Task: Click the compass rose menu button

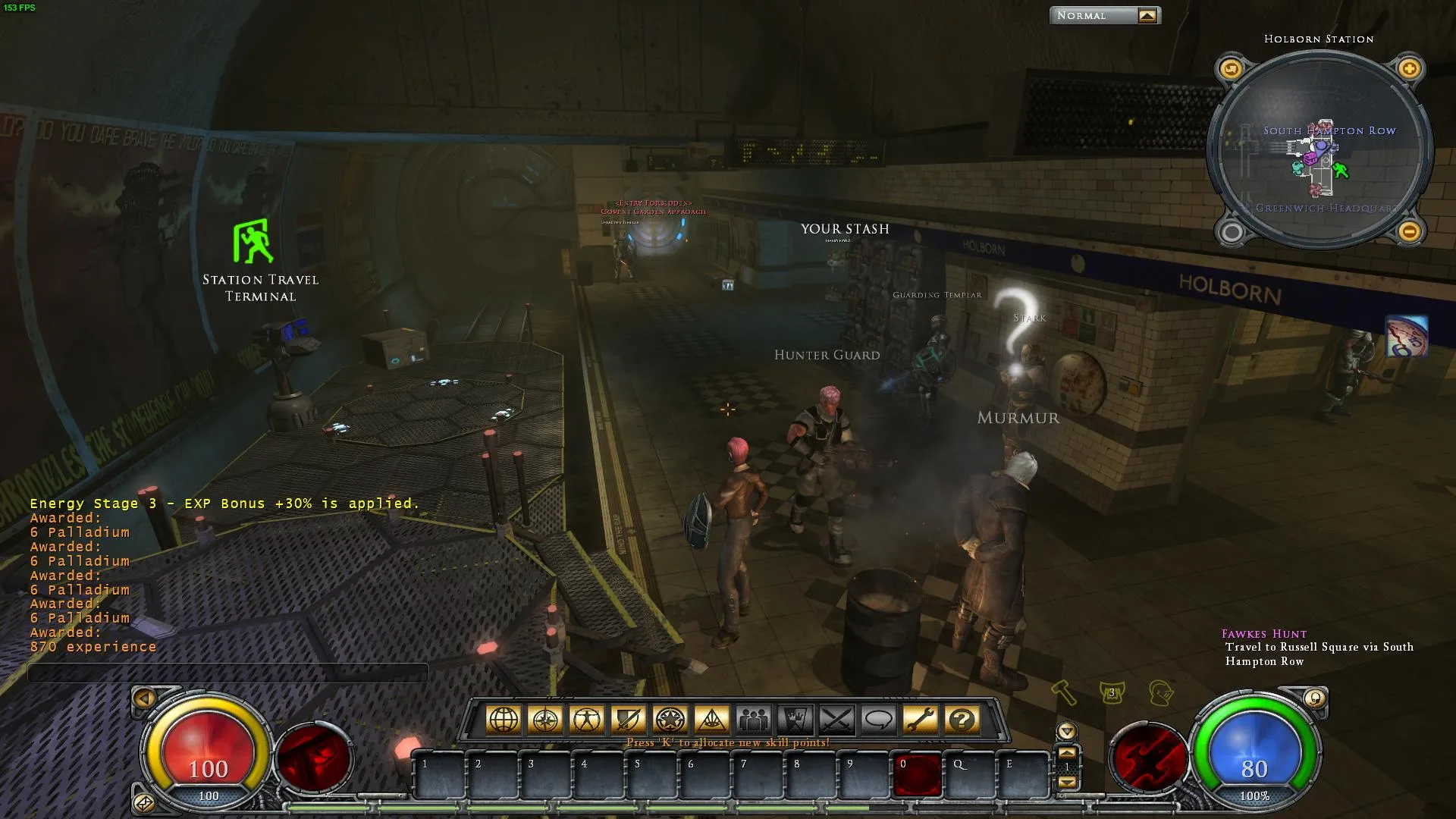Action: click(x=545, y=719)
